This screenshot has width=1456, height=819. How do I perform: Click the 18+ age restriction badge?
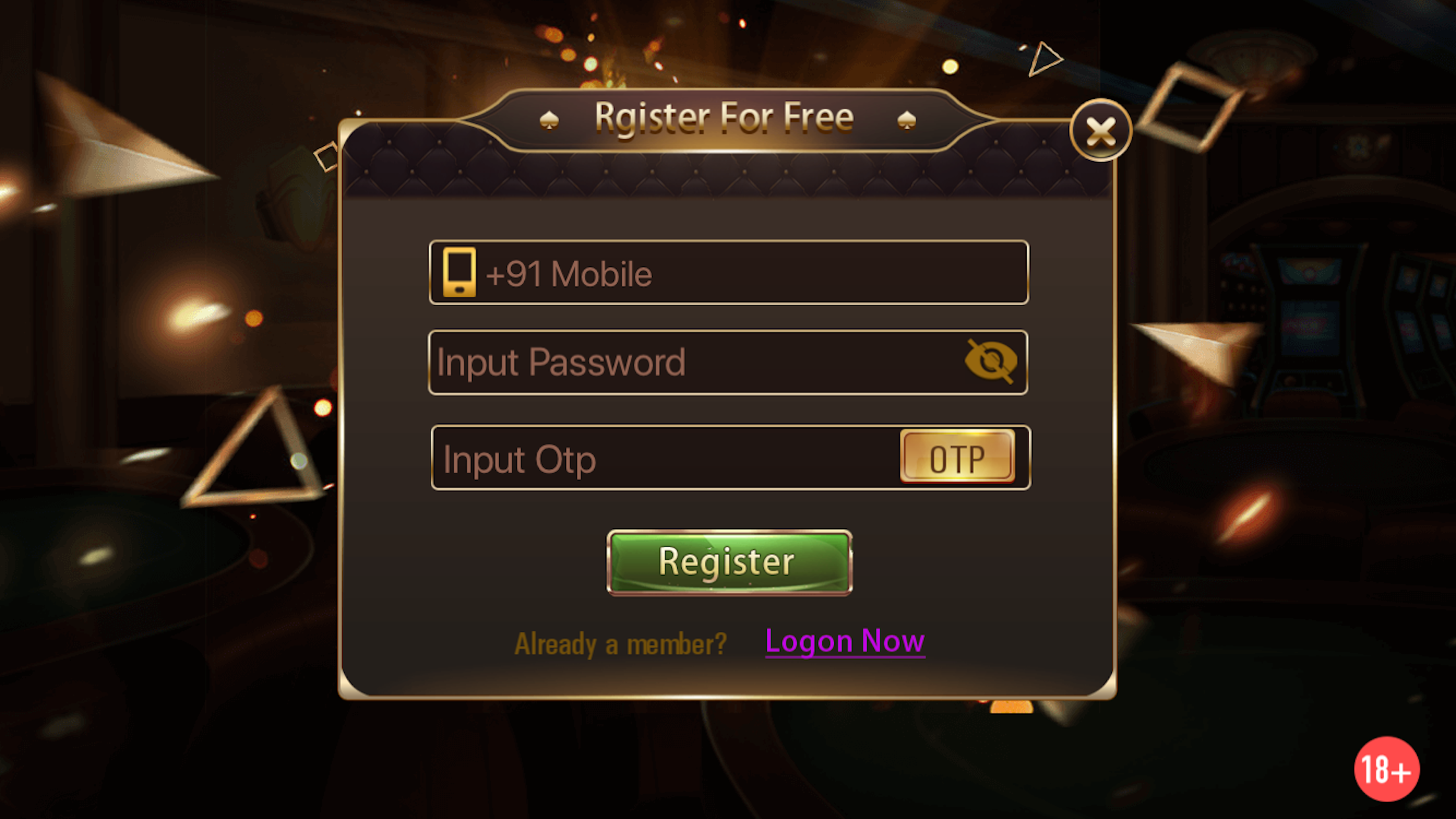[x=1387, y=770]
